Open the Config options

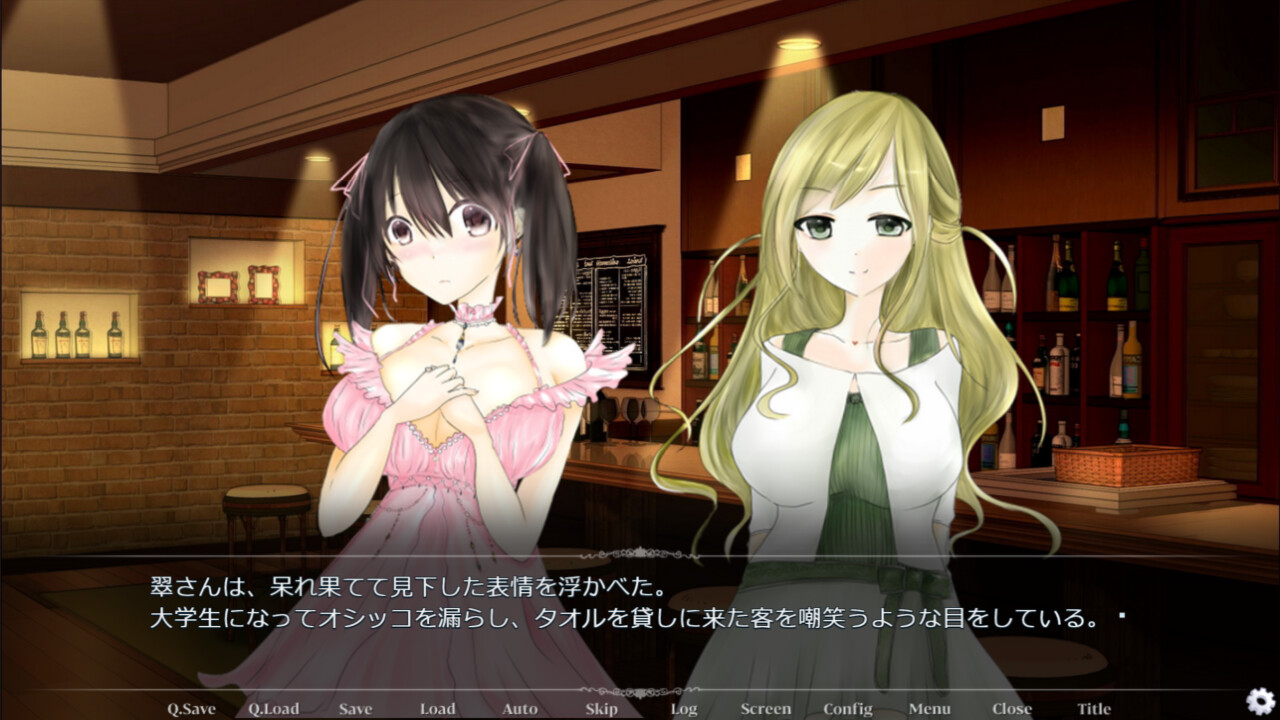click(x=849, y=708)
